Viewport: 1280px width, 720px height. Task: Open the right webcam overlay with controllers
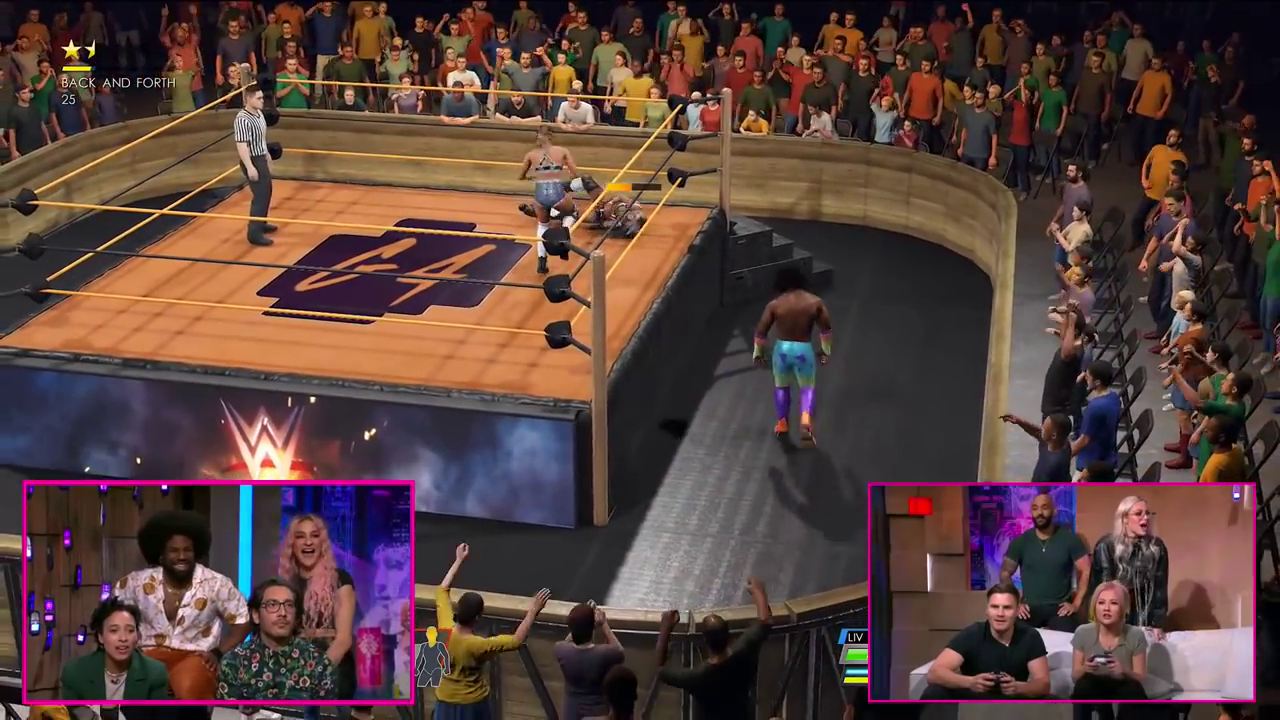tap(1061, 592)
